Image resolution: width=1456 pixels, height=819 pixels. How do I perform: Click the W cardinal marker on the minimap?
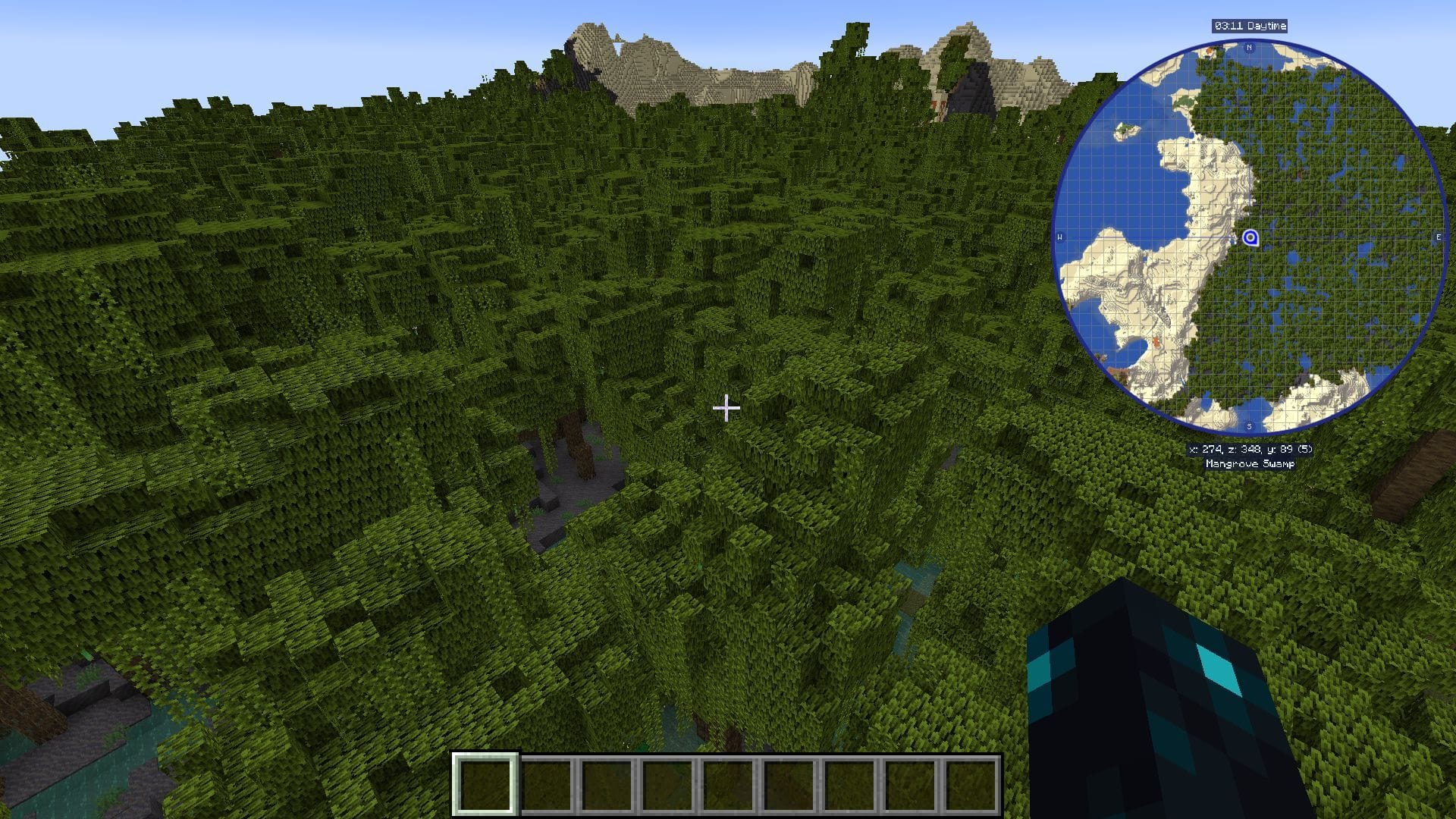[x=1060, y=237]
